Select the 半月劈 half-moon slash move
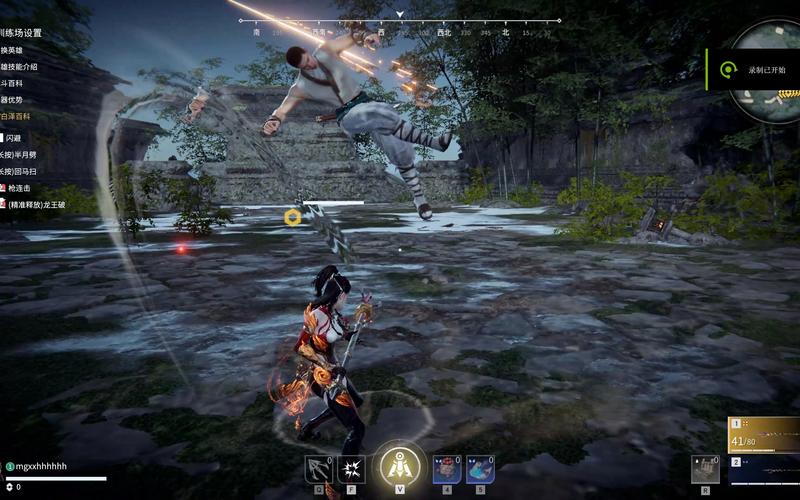 (x=22, y=155)
